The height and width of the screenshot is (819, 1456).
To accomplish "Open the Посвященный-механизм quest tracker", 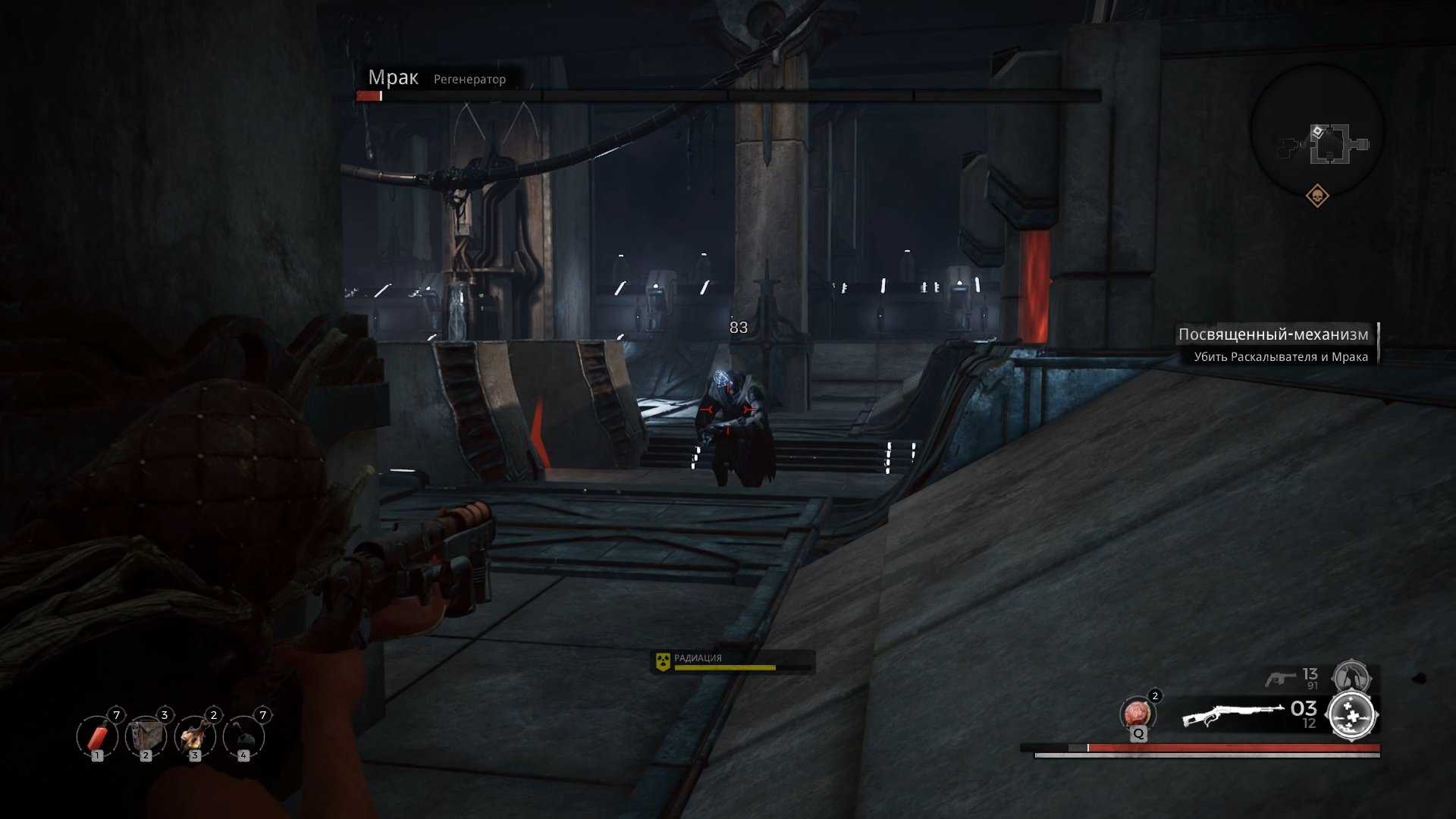I will tap(1273, 334).
